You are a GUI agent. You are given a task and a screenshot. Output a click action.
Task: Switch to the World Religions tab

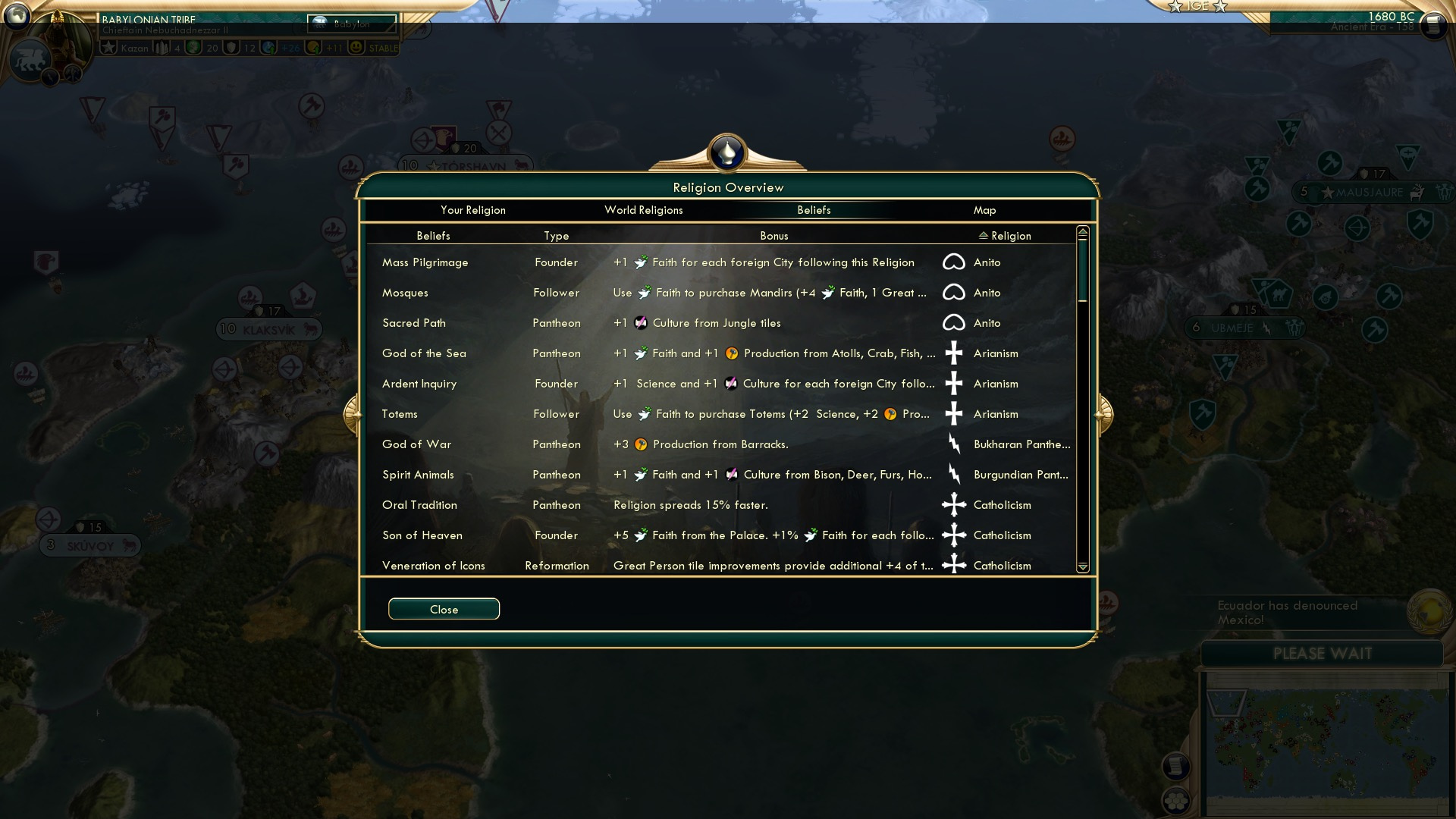click(644, 210)
